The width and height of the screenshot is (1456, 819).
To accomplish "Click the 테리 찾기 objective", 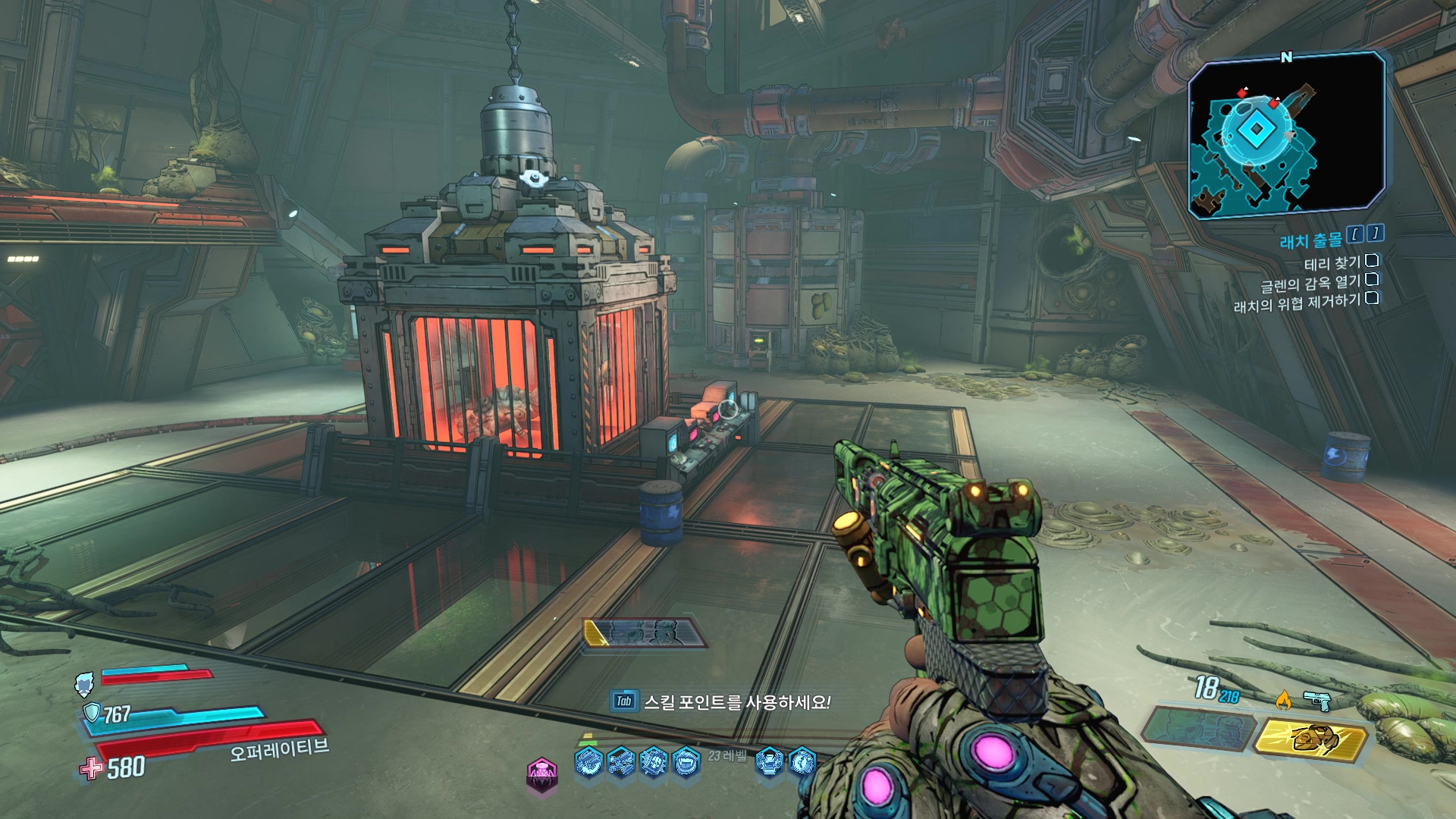I will pos(1332,263).
